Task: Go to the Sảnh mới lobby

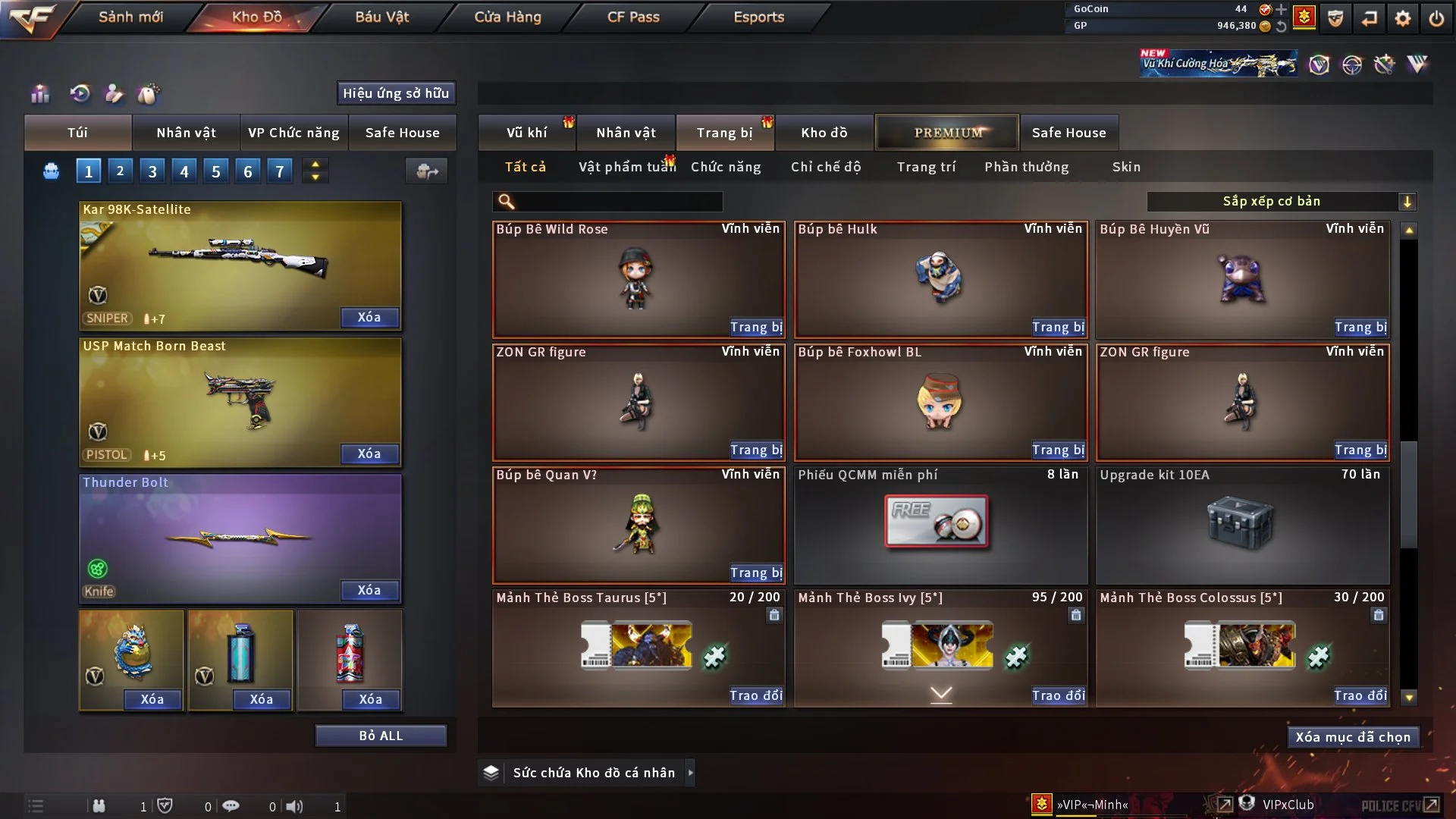Action: click(130, 17)
